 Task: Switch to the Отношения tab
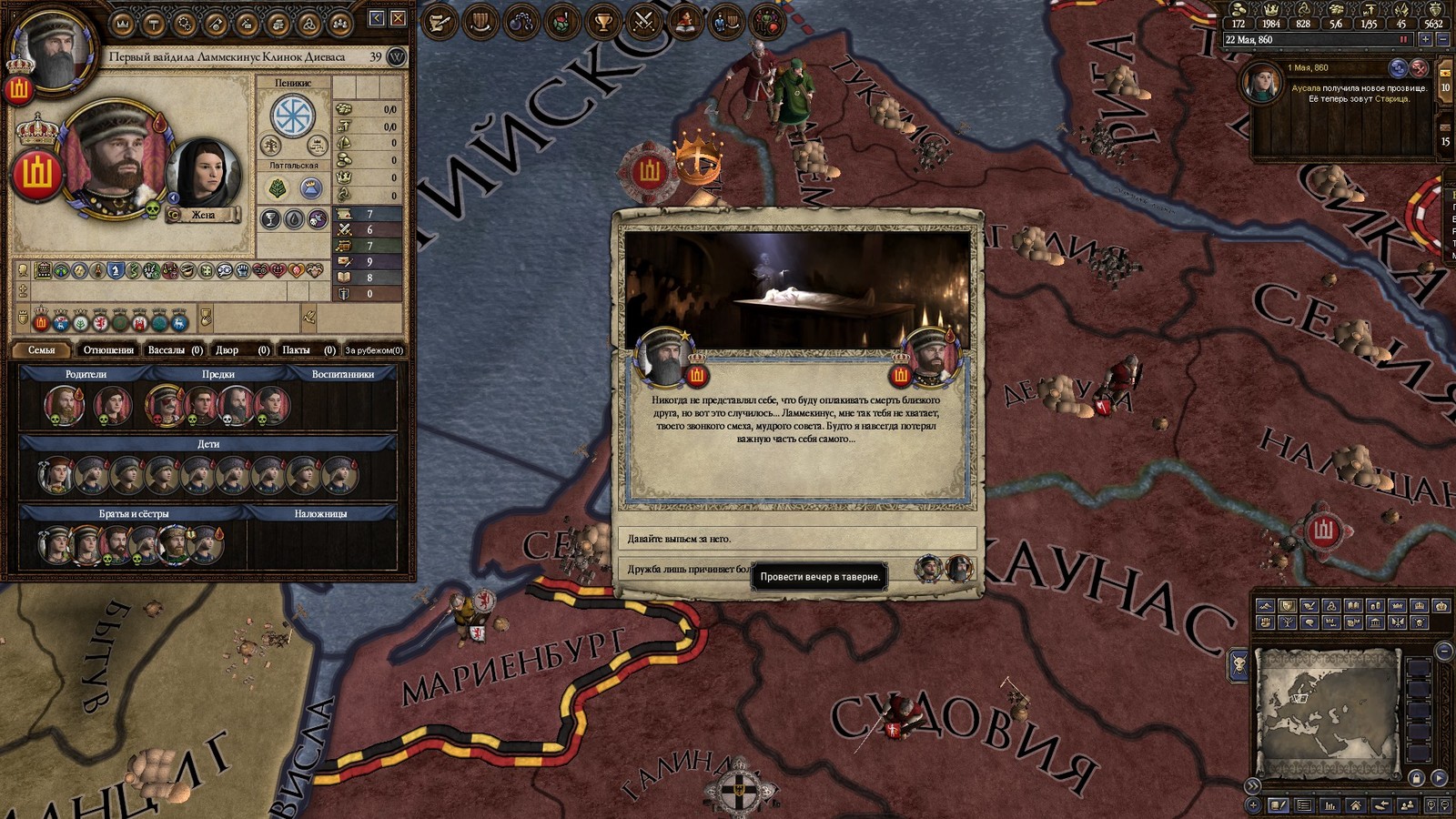[108, 350]
